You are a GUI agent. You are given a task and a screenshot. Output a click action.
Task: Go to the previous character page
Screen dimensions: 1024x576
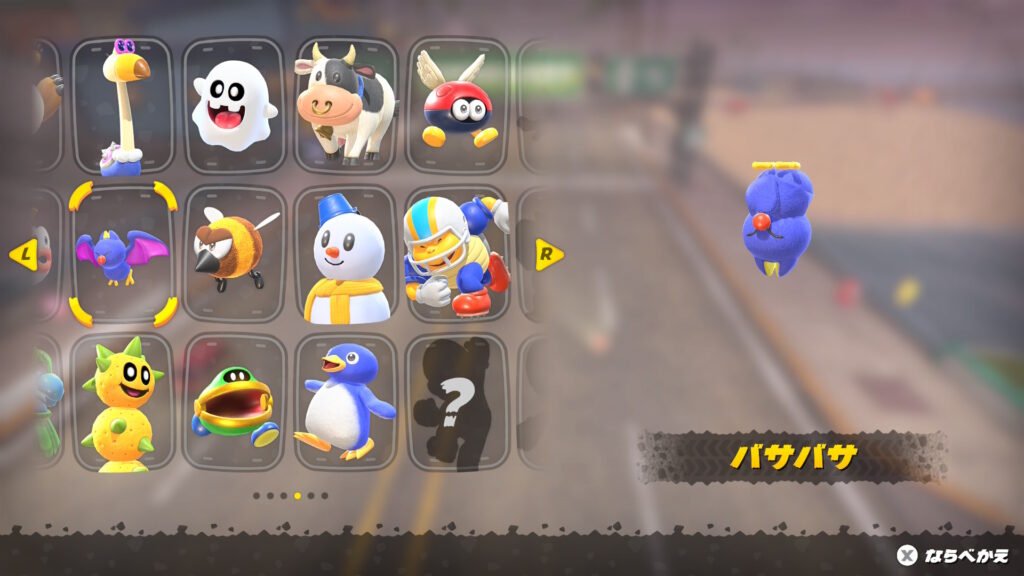tap(22, 254)
